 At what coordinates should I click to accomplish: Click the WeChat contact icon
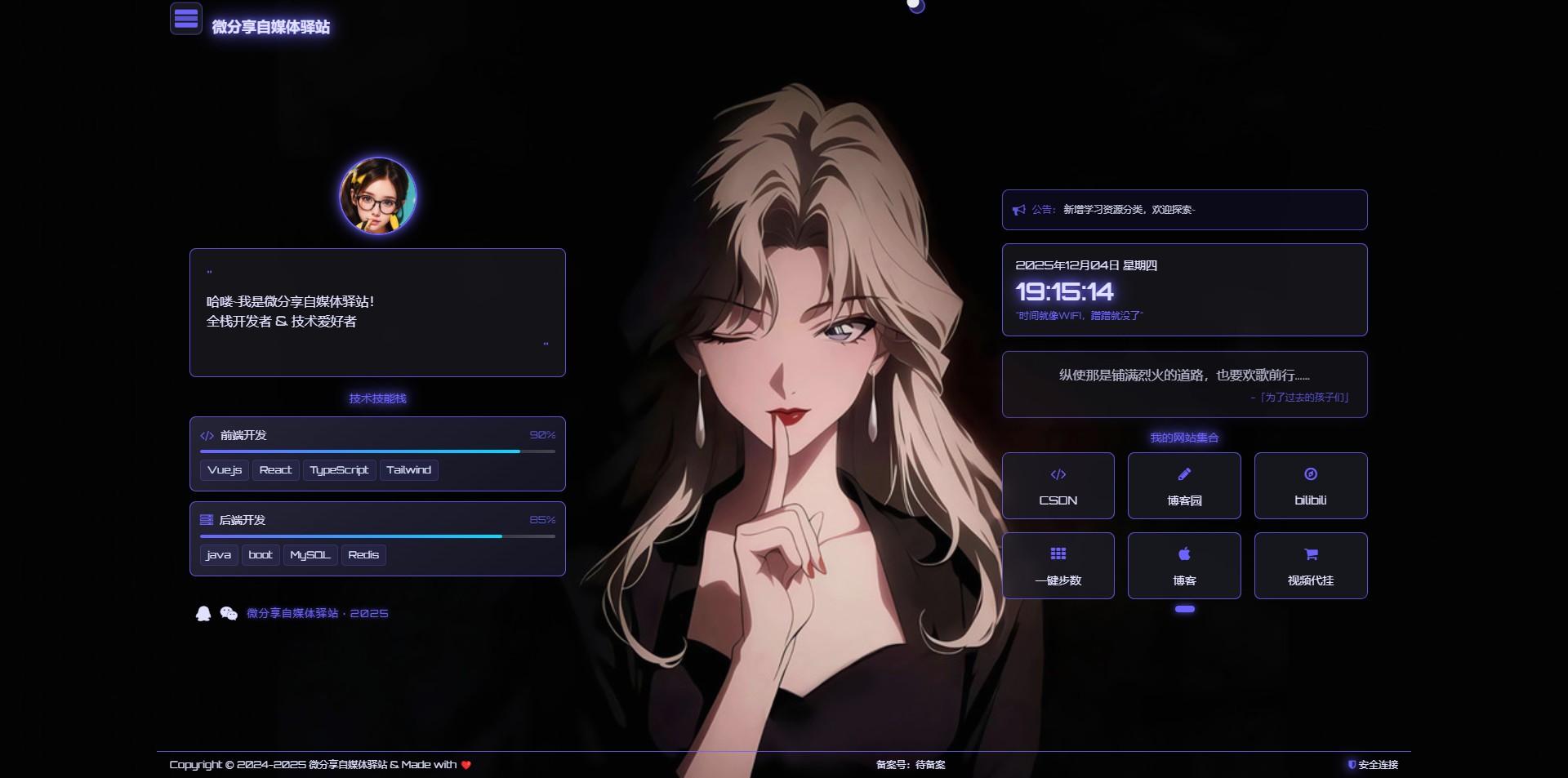tap(229, 613)
